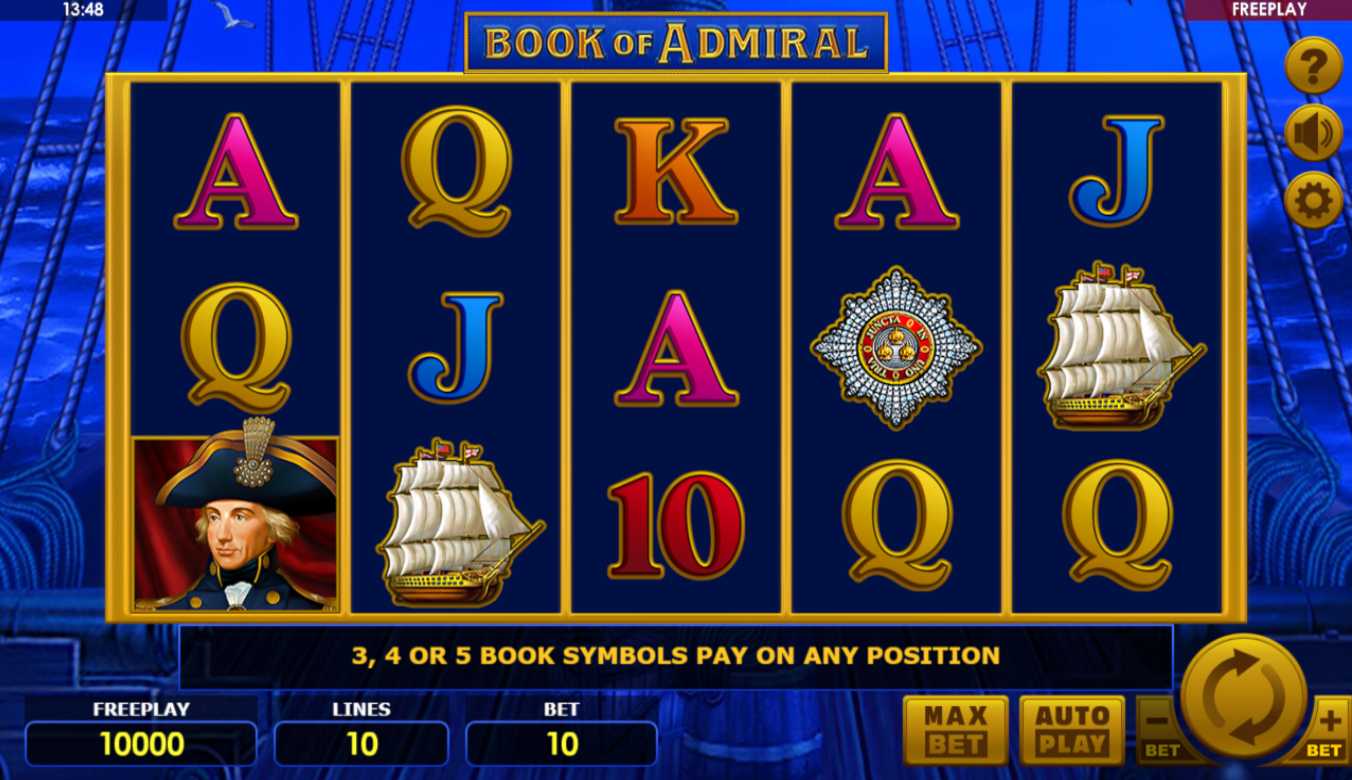Viewport: 1352px width, 780px height.
Task: Start AUTO PLAY mode
Action: pos(1071,730)
